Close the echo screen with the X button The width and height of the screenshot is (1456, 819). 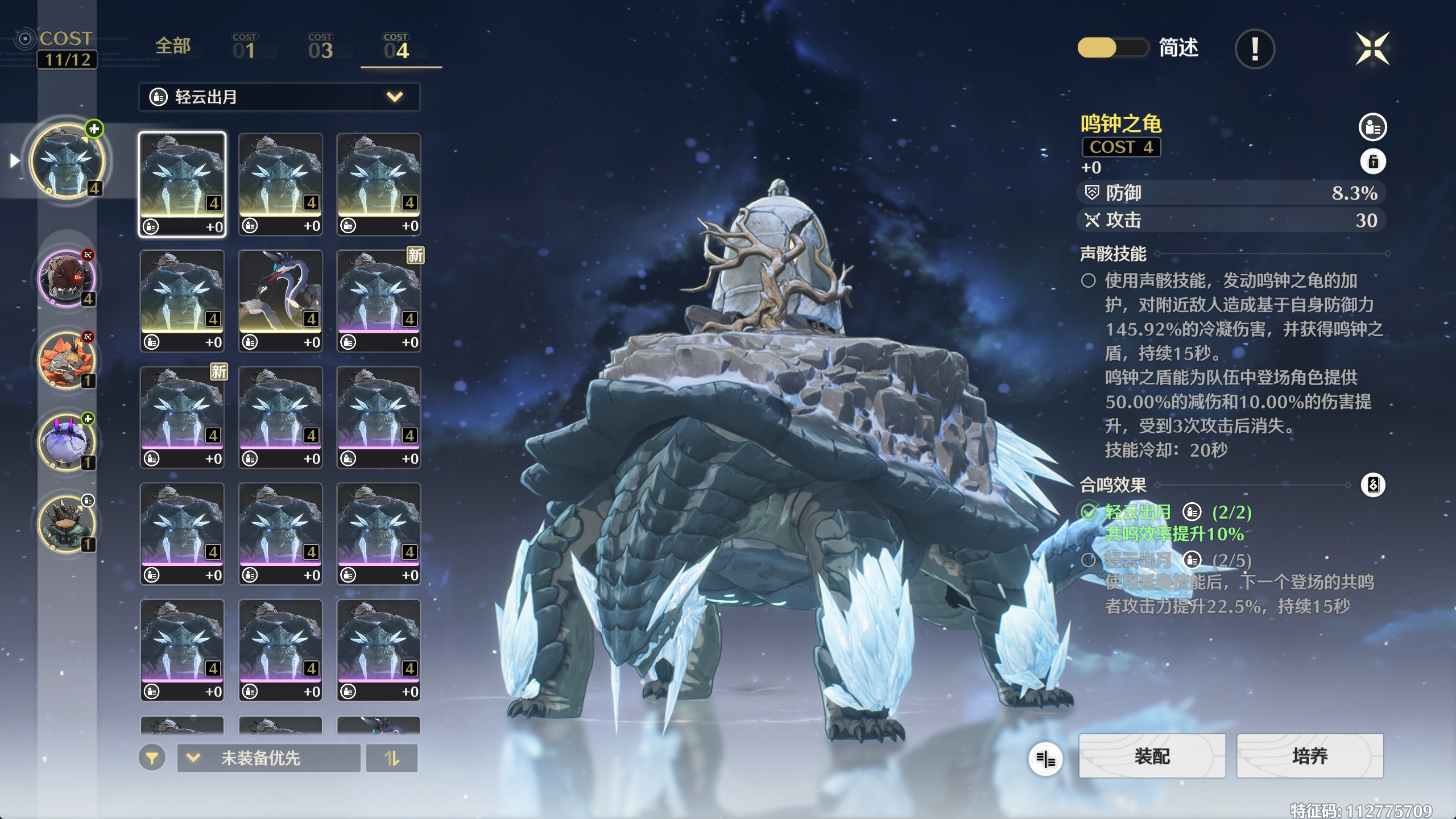tap(1372, 49)
